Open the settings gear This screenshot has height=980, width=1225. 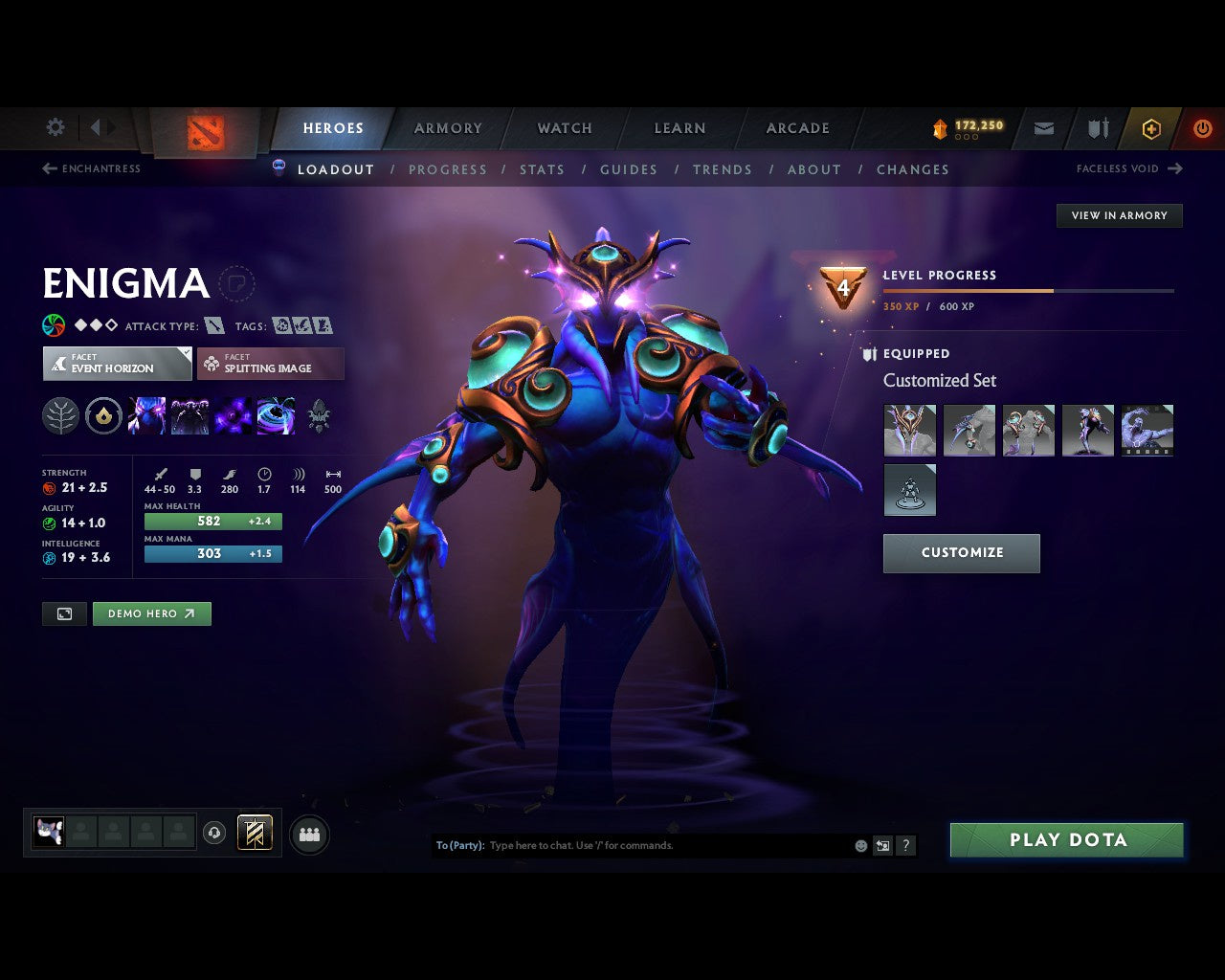55,127
